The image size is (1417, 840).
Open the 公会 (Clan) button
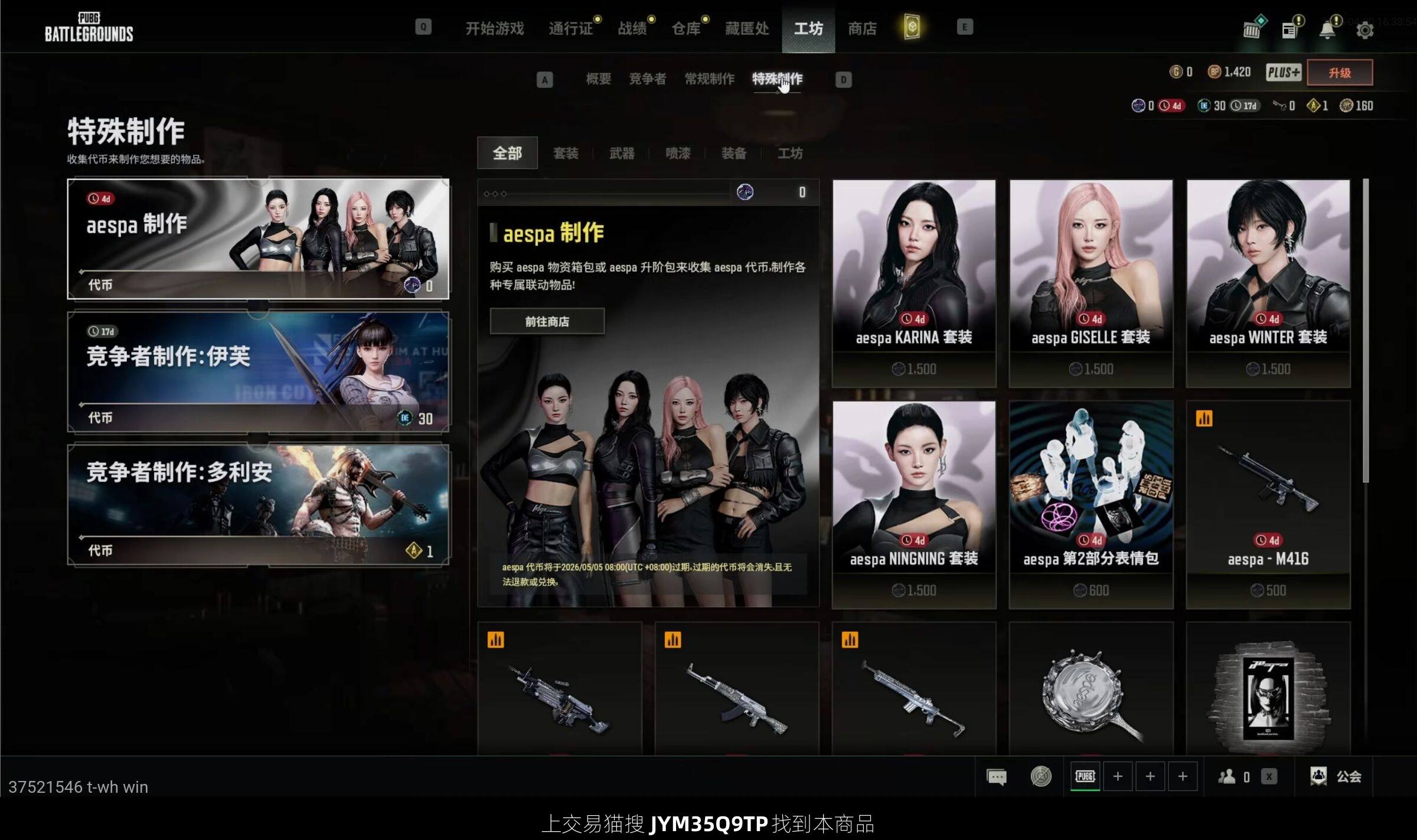tap(1336, 776)
